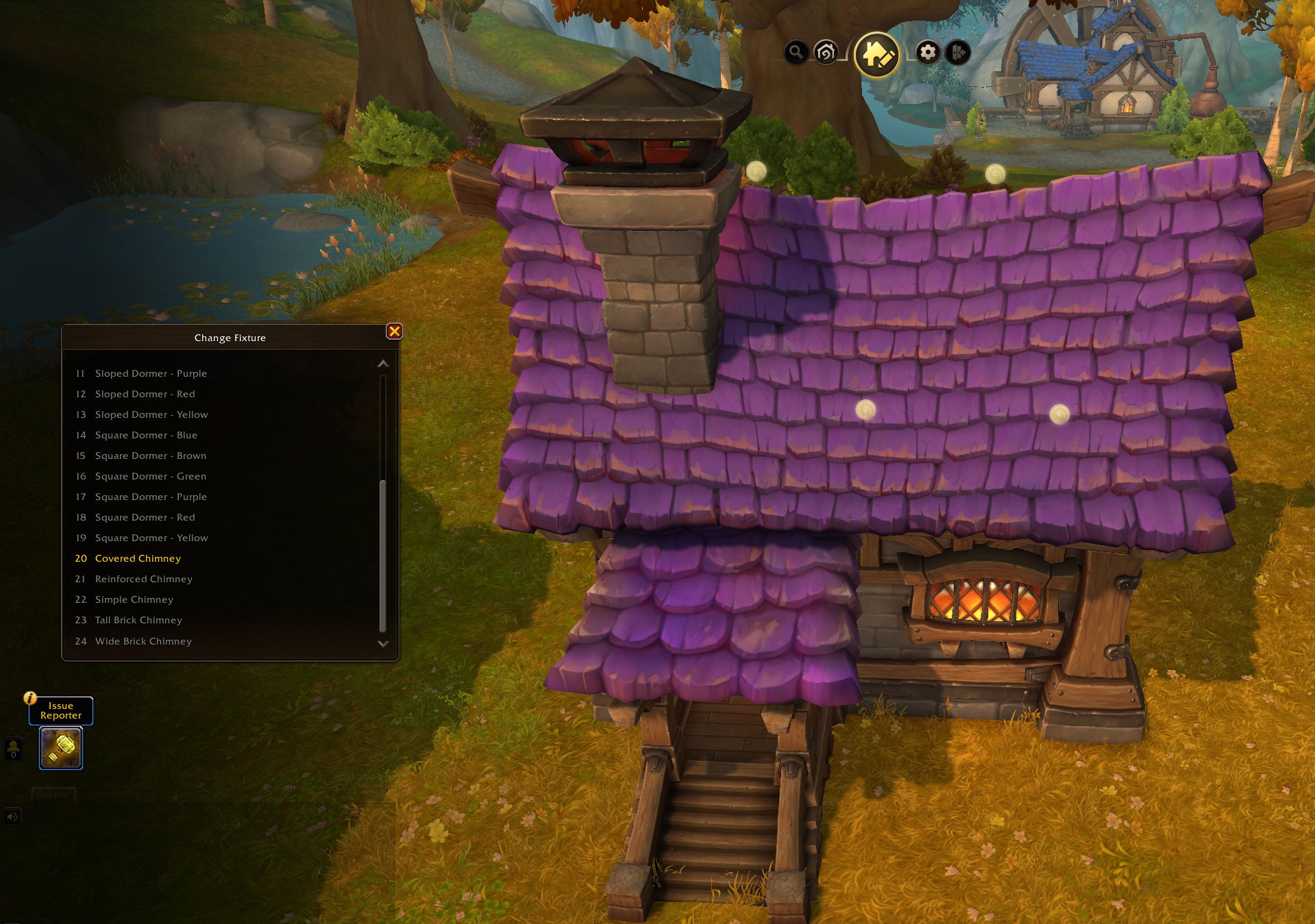Open the gear settings button

click(x=927, y=52)
